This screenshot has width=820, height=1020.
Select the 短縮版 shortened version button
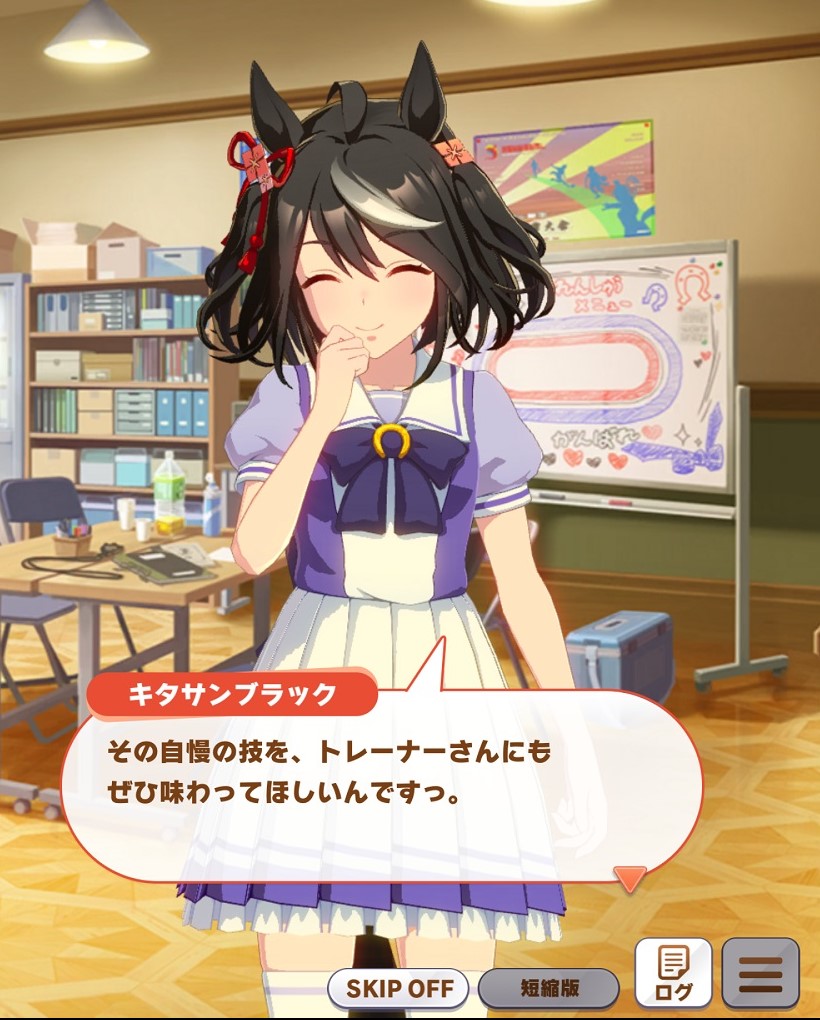[548, 989]
